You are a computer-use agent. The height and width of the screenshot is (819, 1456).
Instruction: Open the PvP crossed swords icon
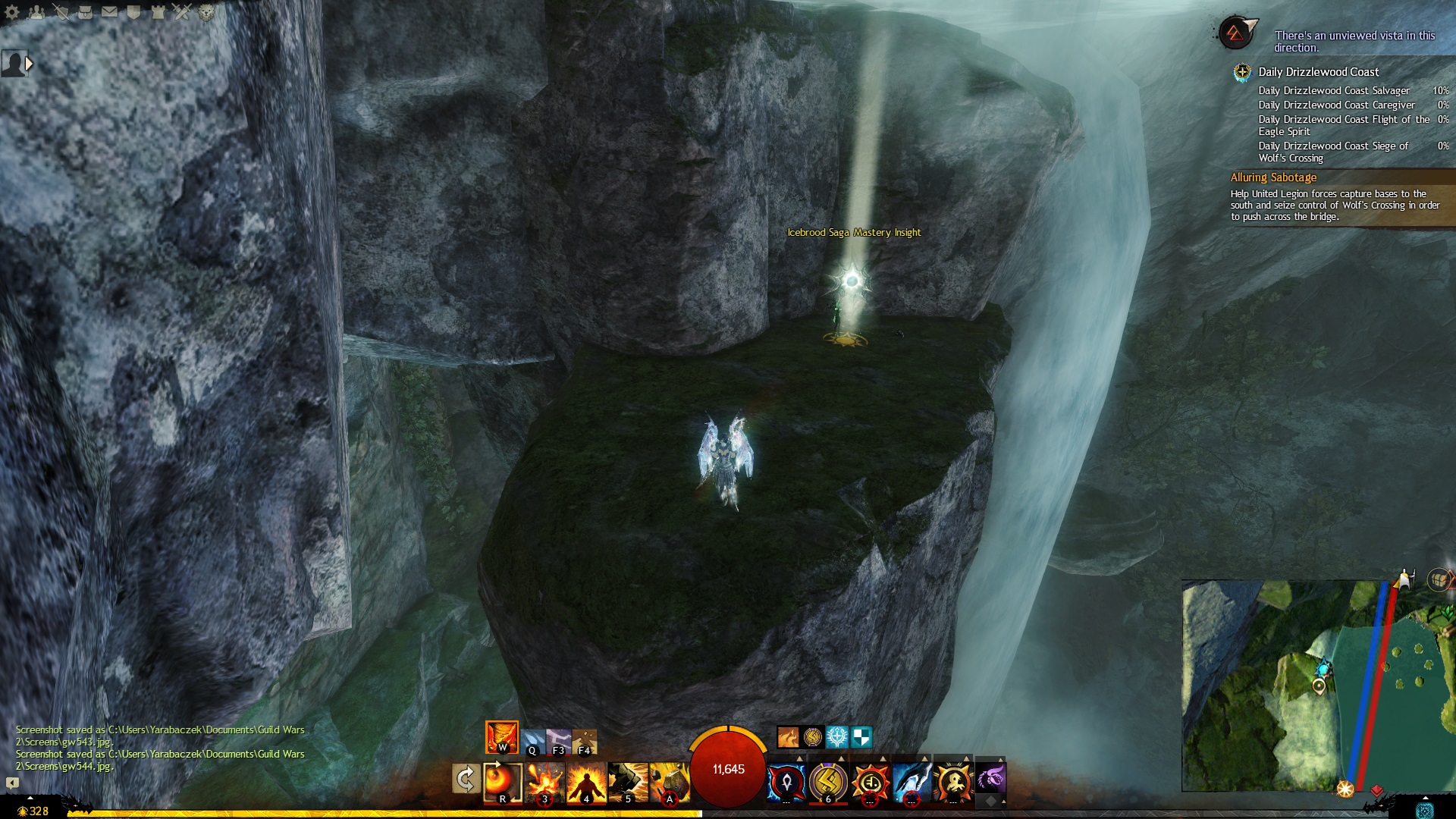[182, 12]
